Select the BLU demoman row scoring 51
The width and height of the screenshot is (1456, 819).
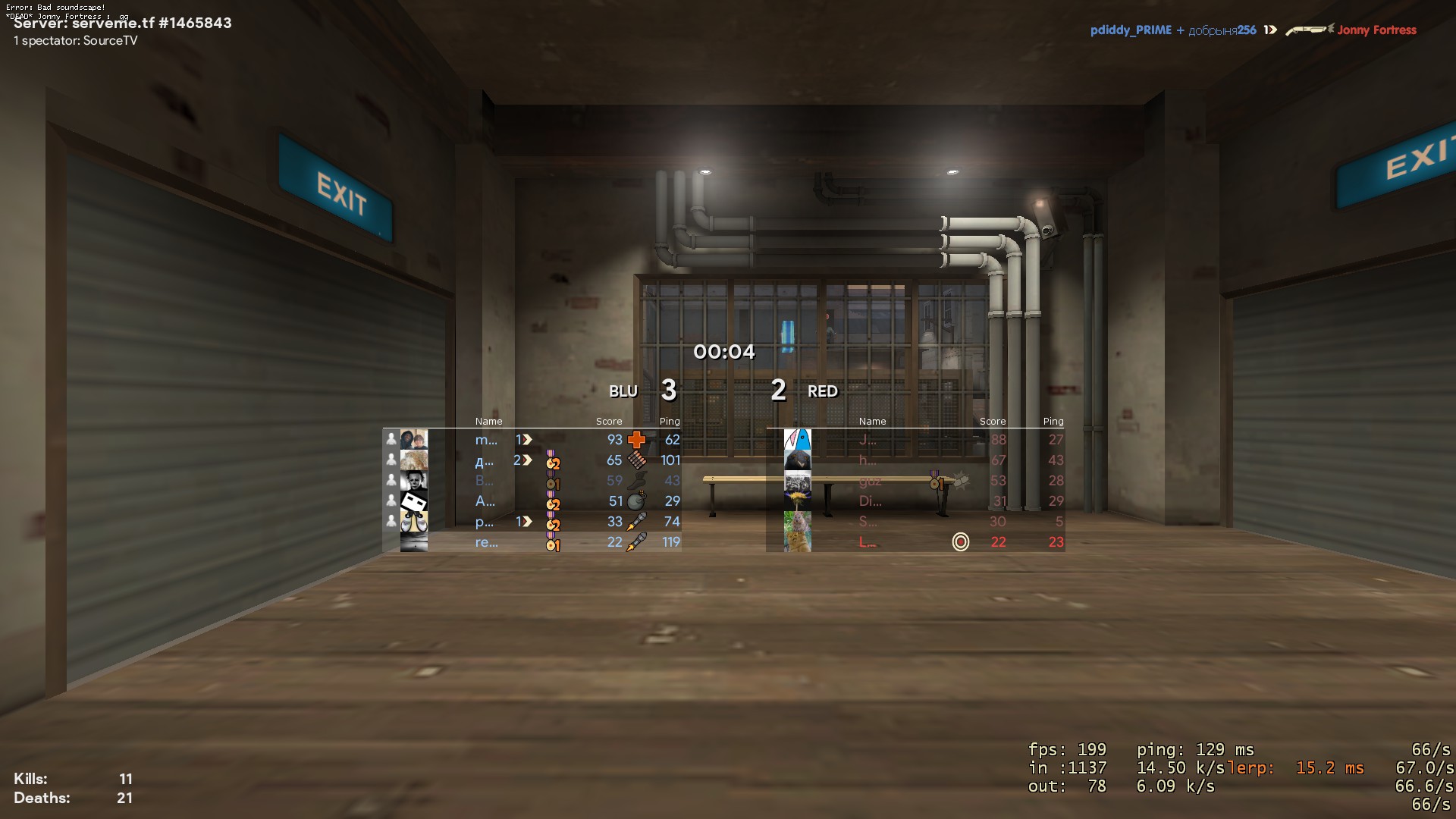click(531, 501)
